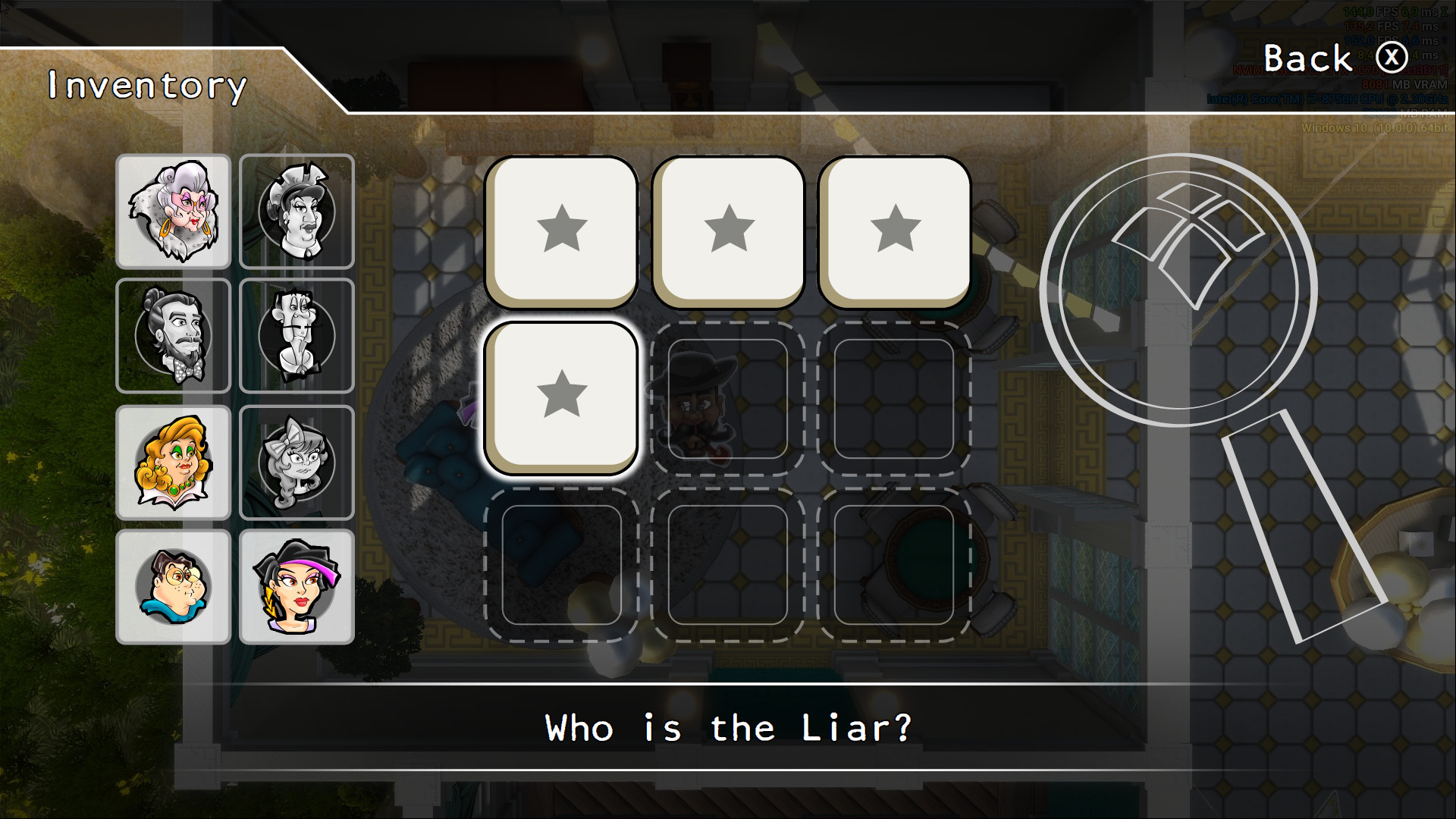Pick the chubby man in blue shirt
The width and height of the screenshot is (1456, 819).
(173, 585)
